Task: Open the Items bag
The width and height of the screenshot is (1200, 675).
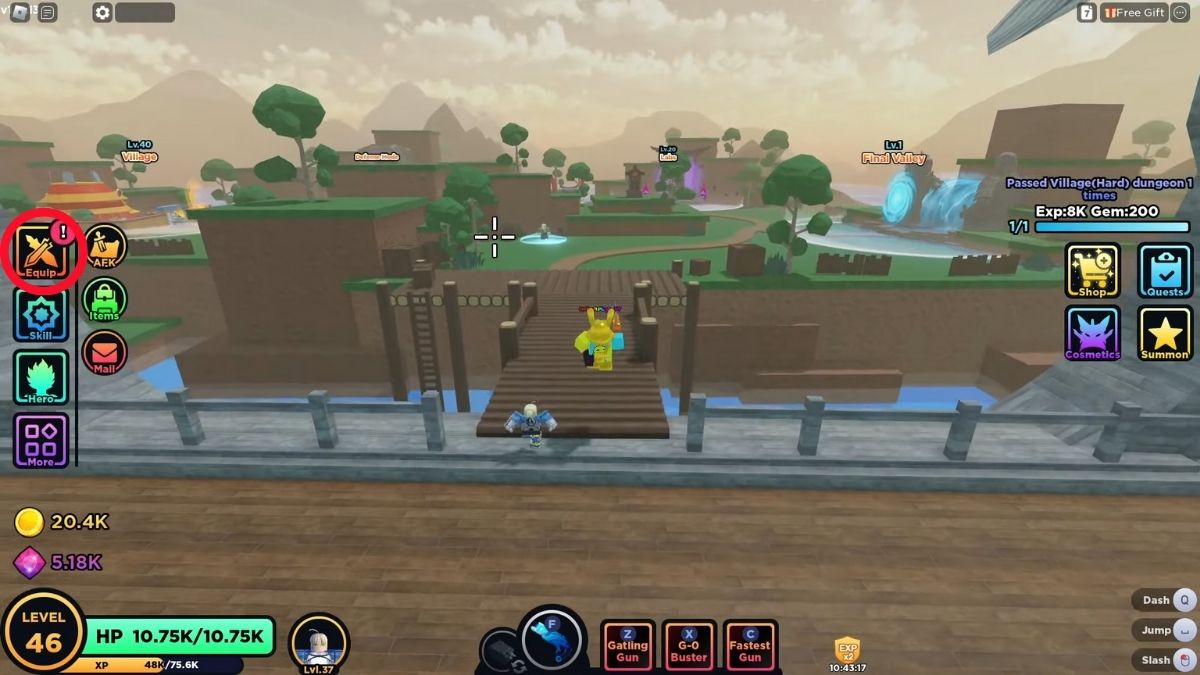Action: click(104, 299)
